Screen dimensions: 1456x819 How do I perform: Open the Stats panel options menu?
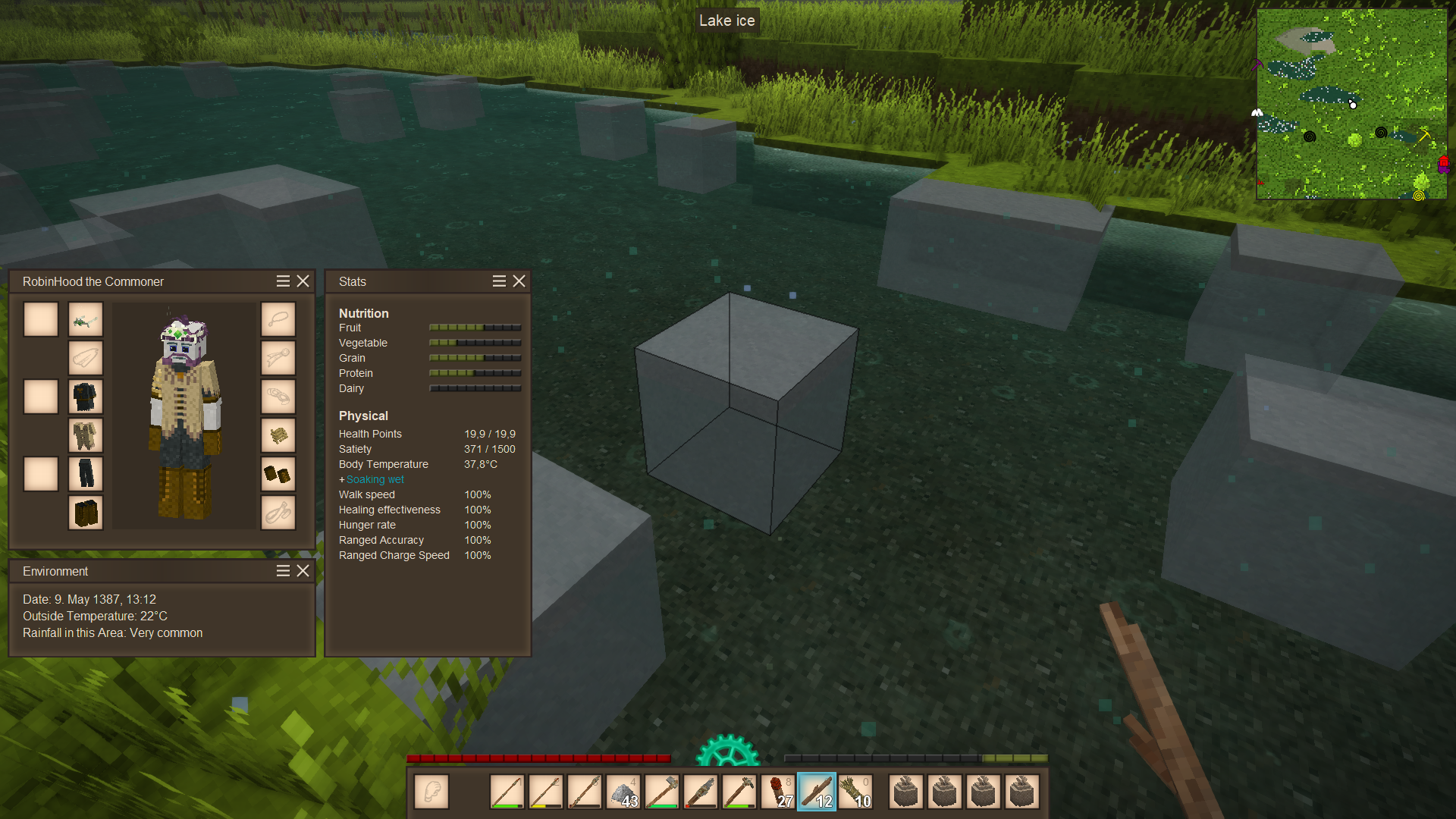pyautogui.click(x=499, y=281)
